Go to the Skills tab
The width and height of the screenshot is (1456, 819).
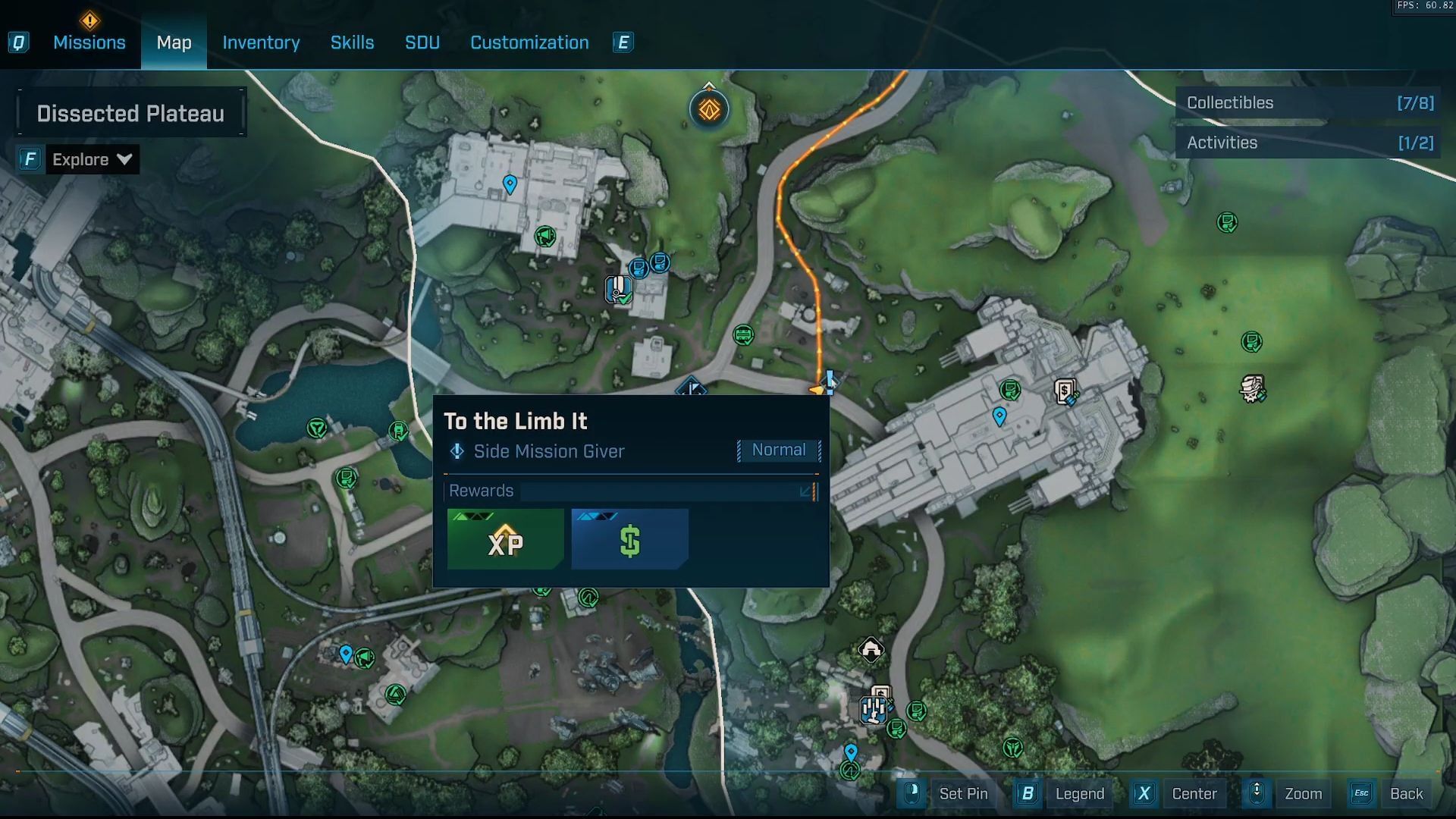[x=352, y=42]
